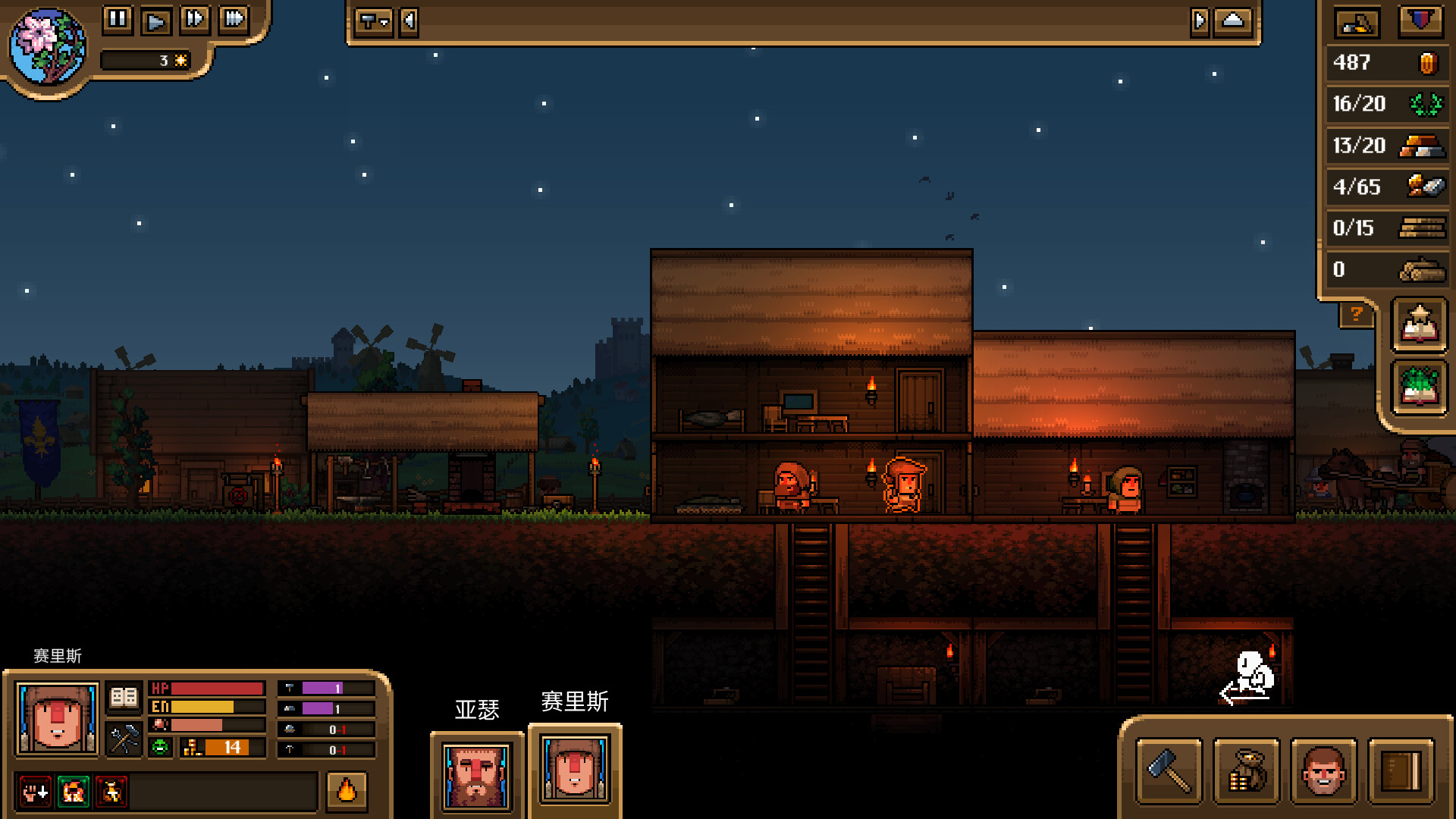This screenshot has height=819, width=1456.
Task: Open the star book menu
Action: [1420, 325]
